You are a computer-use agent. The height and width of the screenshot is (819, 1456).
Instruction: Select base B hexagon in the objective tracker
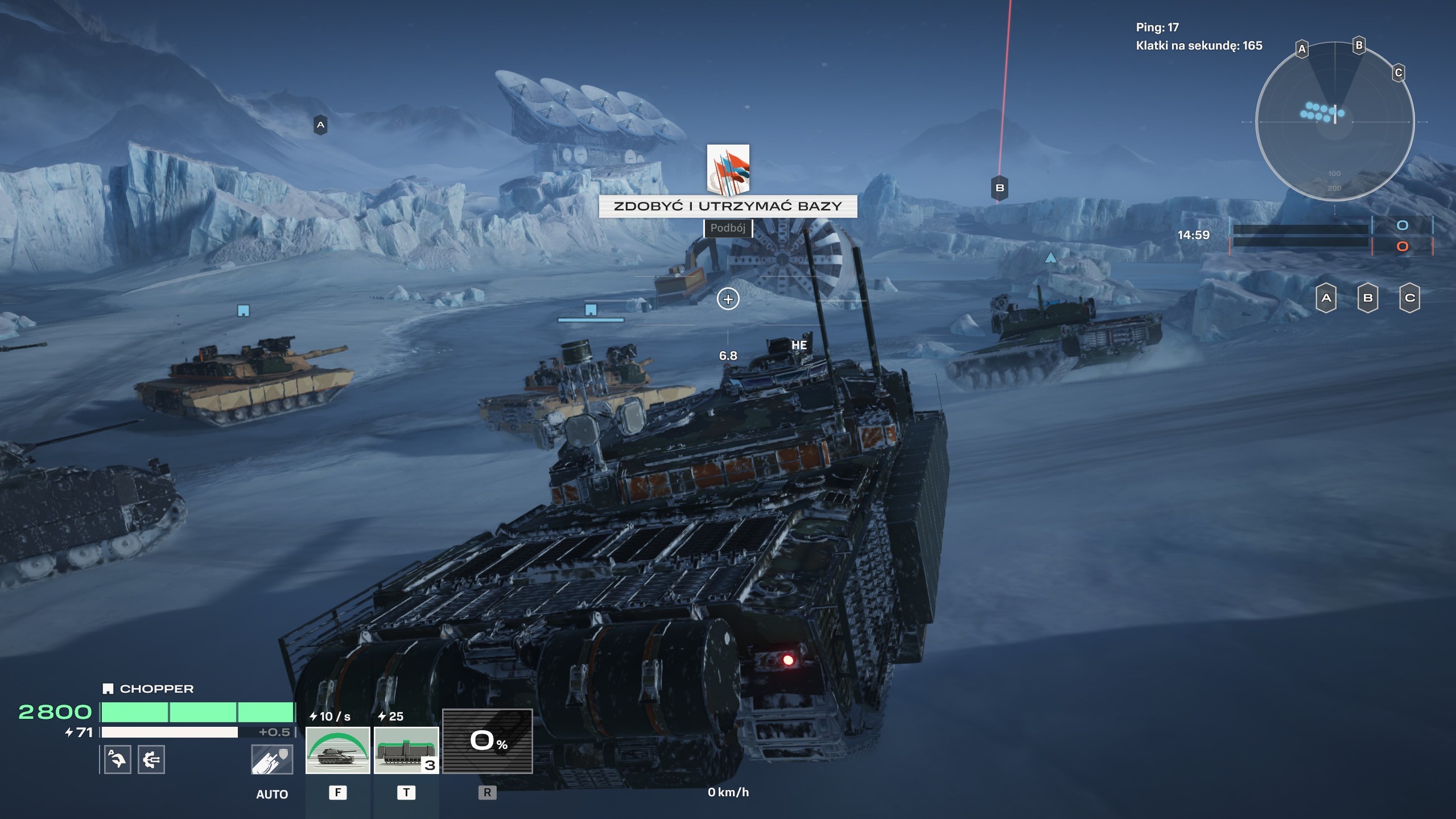(x=1368, y=298)
